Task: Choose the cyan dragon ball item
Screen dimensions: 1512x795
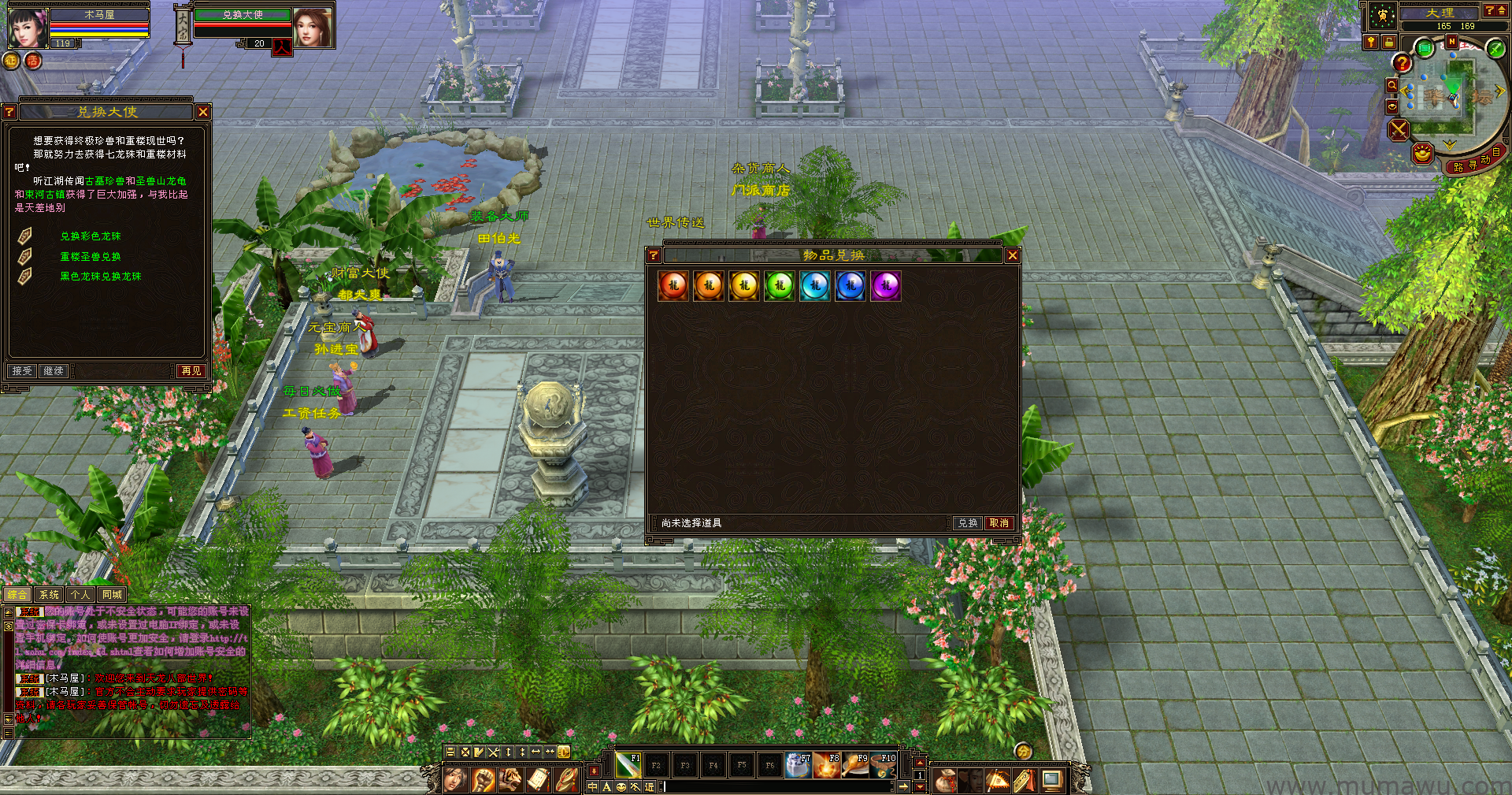Action: [x=815, y=285]
